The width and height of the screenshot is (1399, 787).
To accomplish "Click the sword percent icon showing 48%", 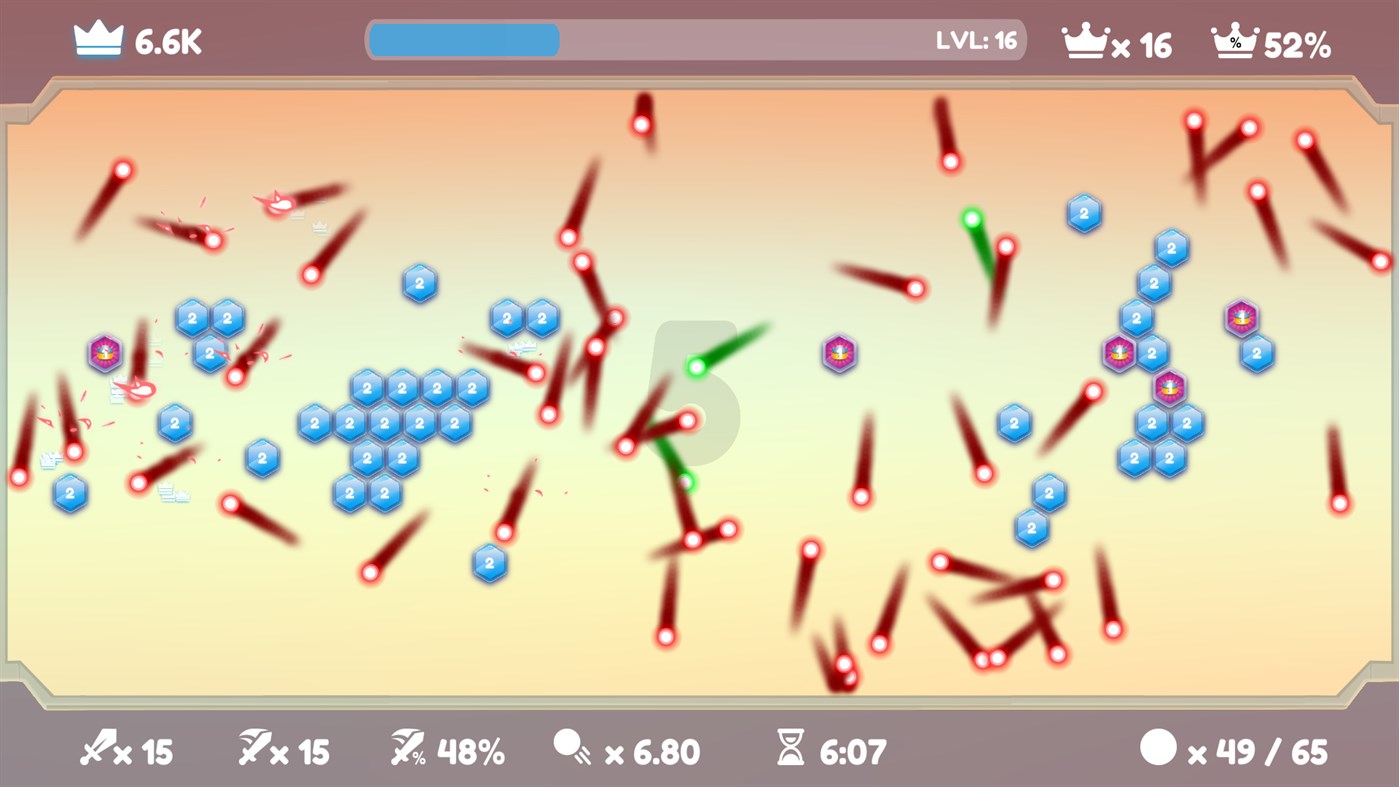I will pyautogui.click(x=410, y=748).
